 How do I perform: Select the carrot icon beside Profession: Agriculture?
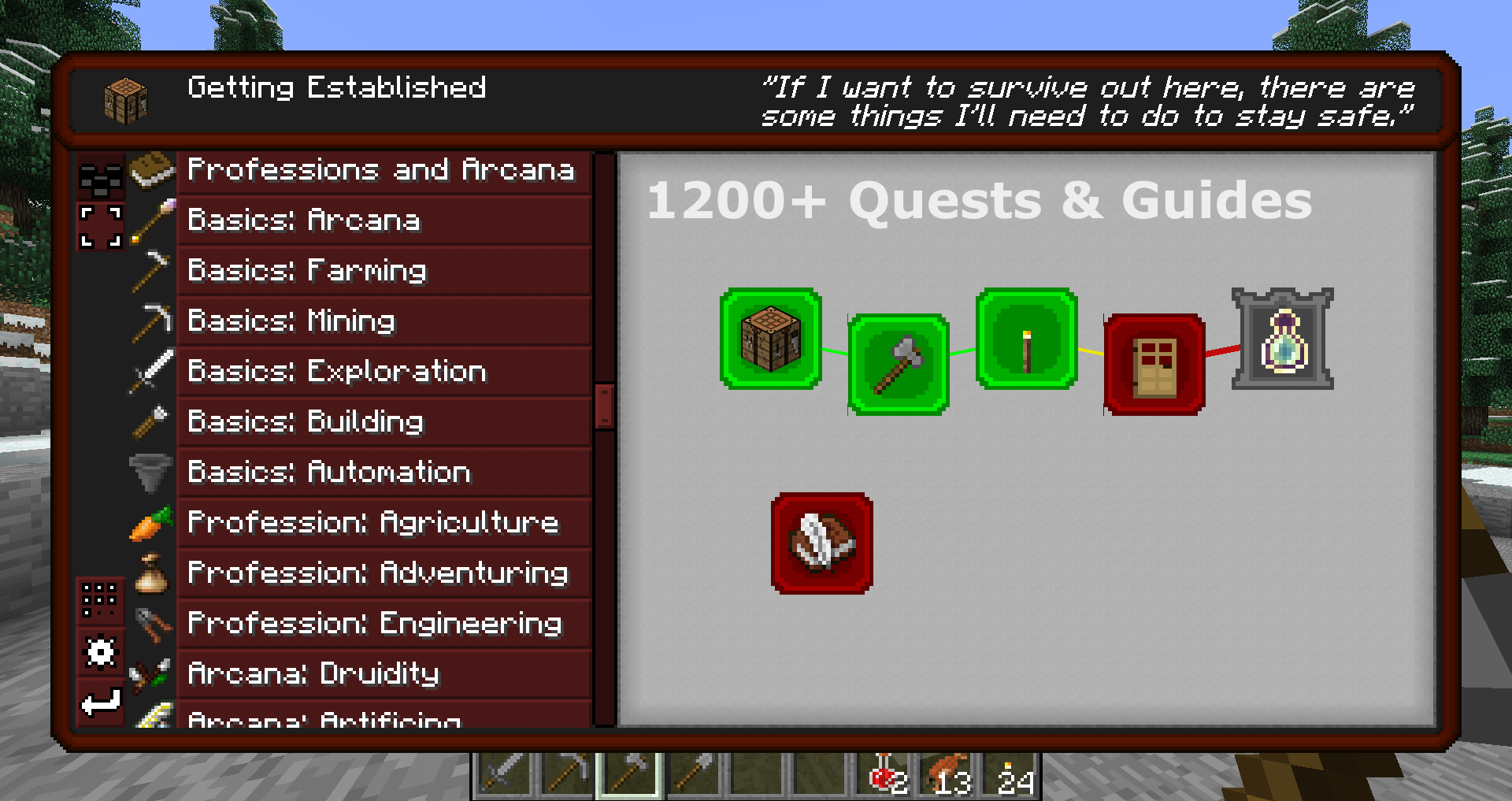[x=150, y=522]
